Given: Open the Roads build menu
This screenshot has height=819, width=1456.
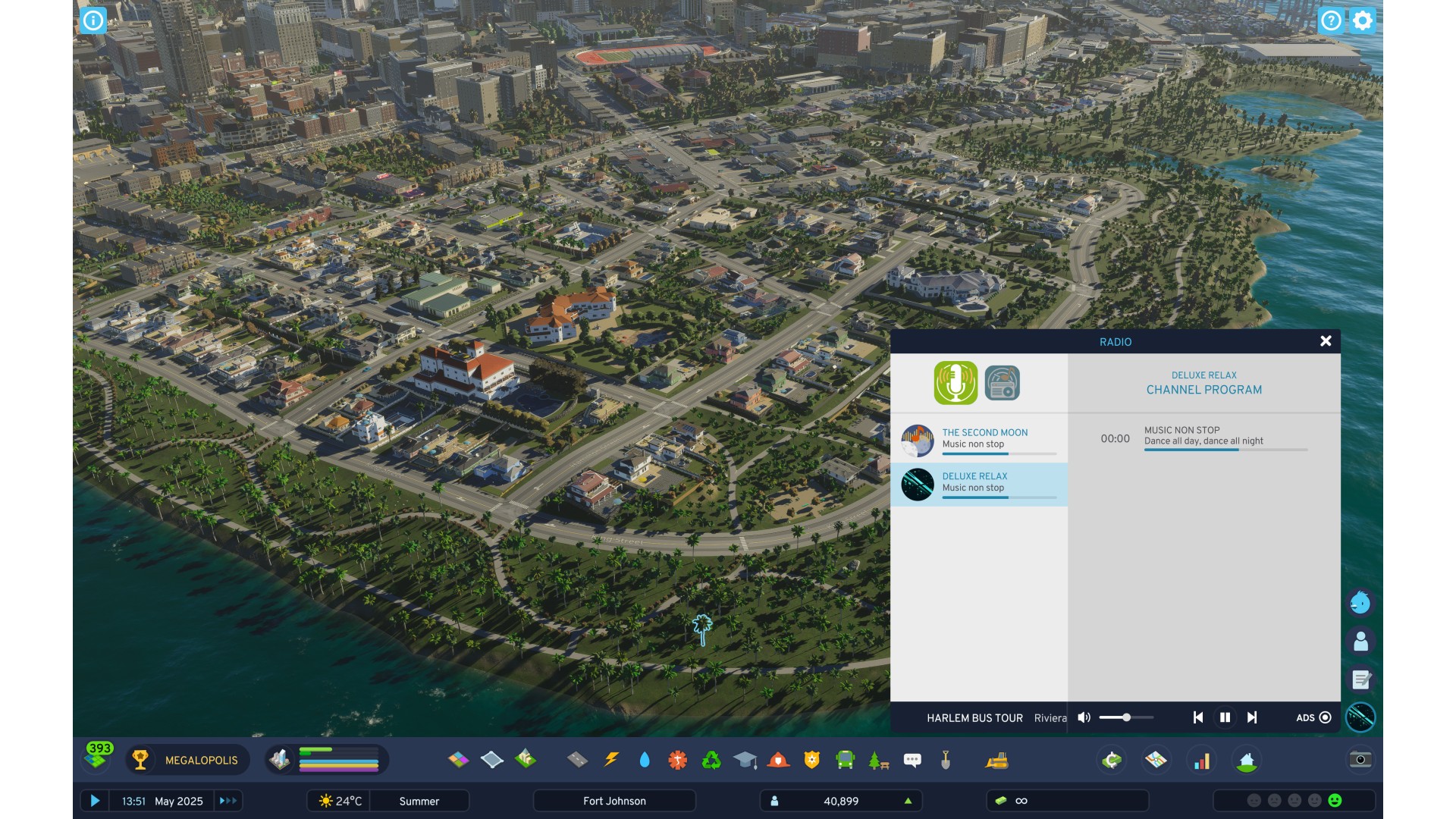Looking at the screenshot, I should [x=577, y=760].
